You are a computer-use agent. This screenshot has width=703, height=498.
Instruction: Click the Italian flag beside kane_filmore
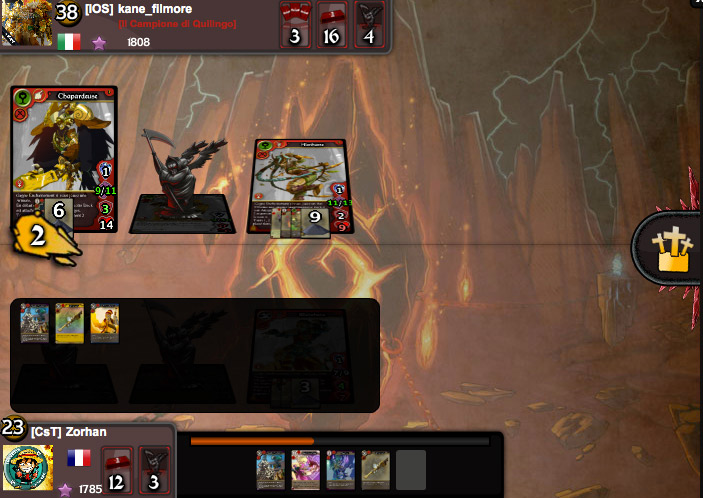(69, 42)
